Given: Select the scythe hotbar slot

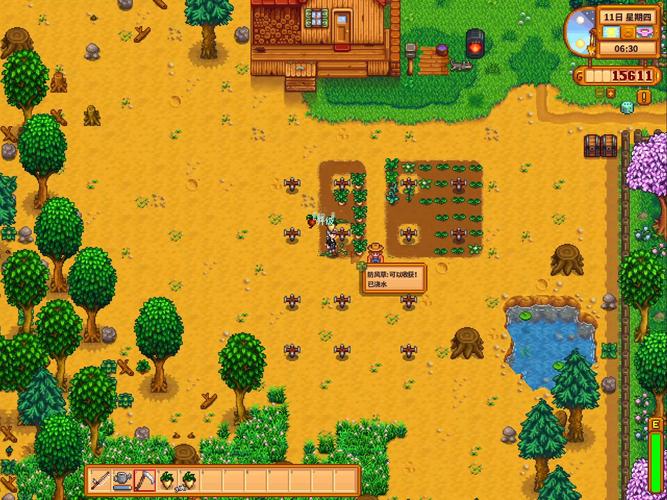Looking at the screenshot, I should click(x=143, y=480).
